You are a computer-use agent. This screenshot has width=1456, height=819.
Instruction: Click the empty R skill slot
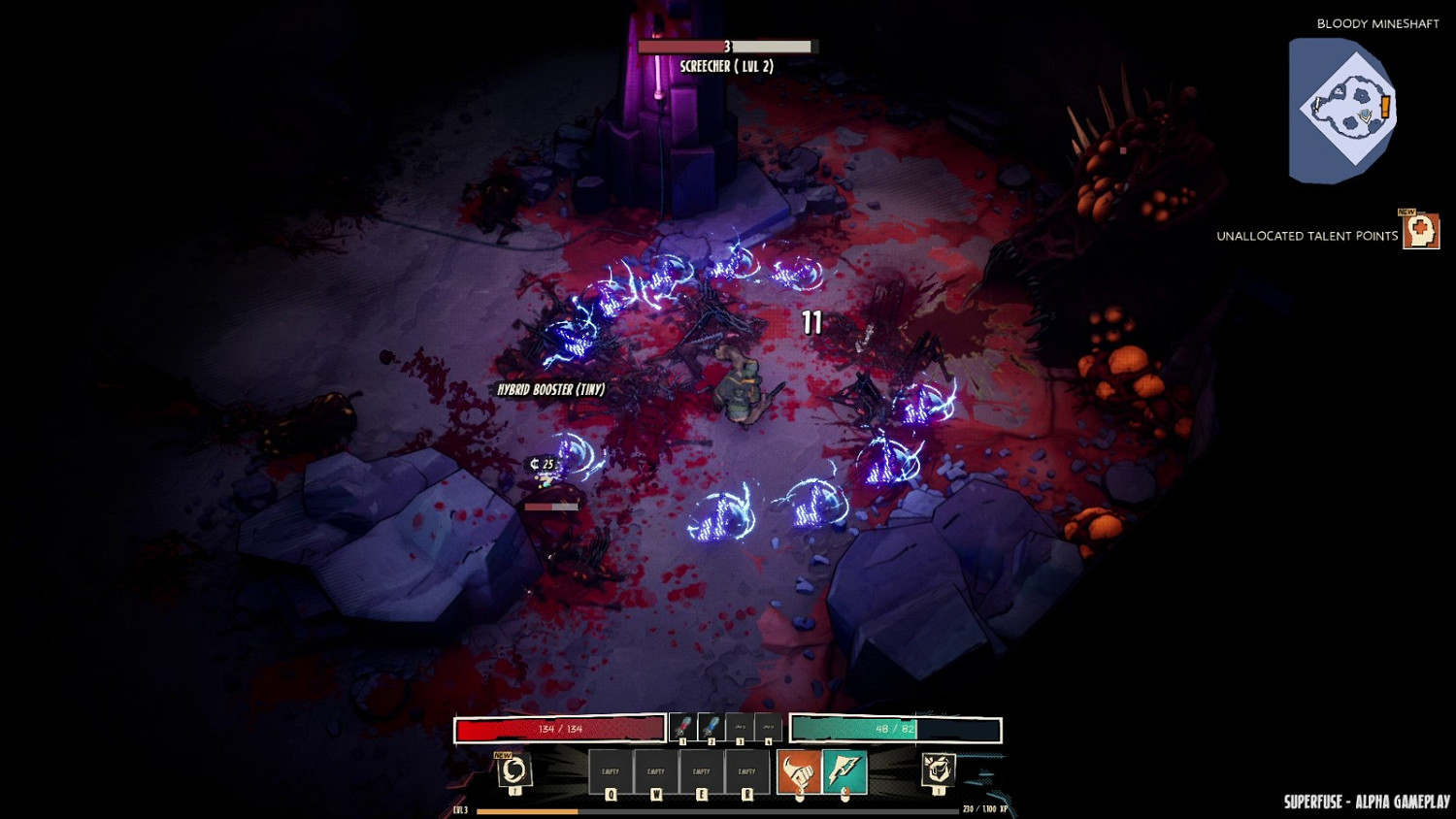(747, 770)
